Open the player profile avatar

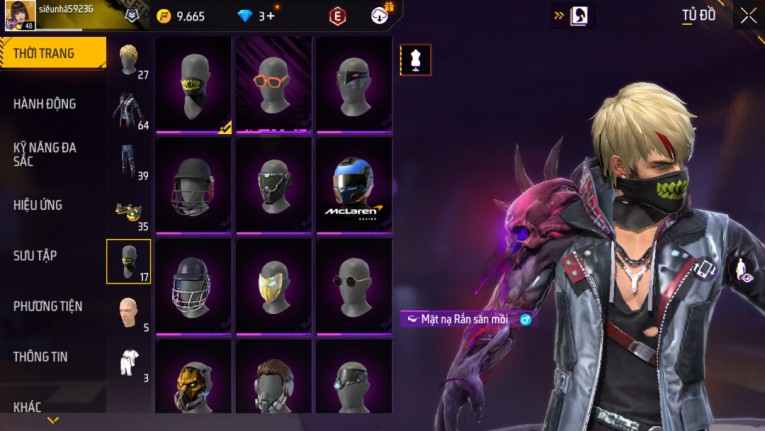tap(19, 15)
